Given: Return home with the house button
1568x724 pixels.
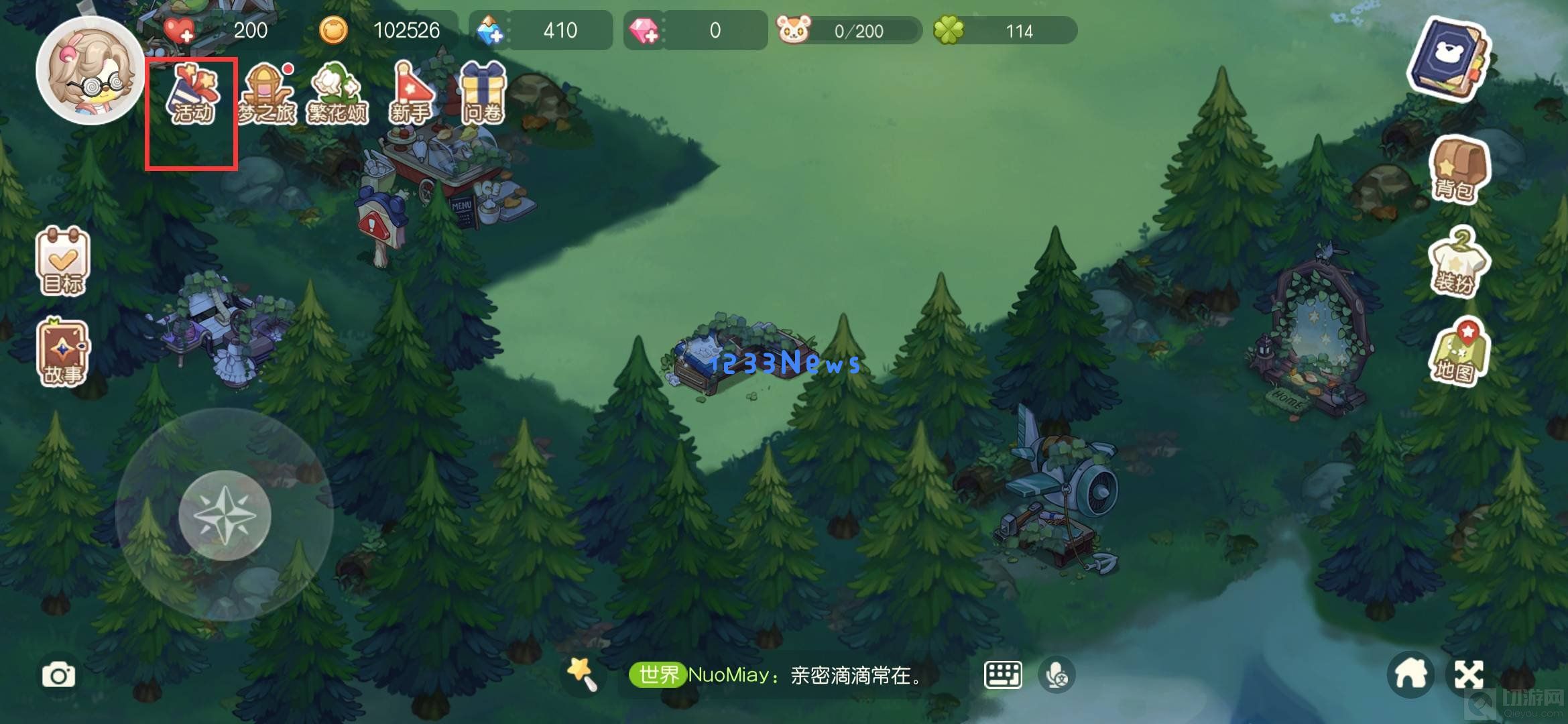Looking at the screenshot, I should tap(1410, 675).
